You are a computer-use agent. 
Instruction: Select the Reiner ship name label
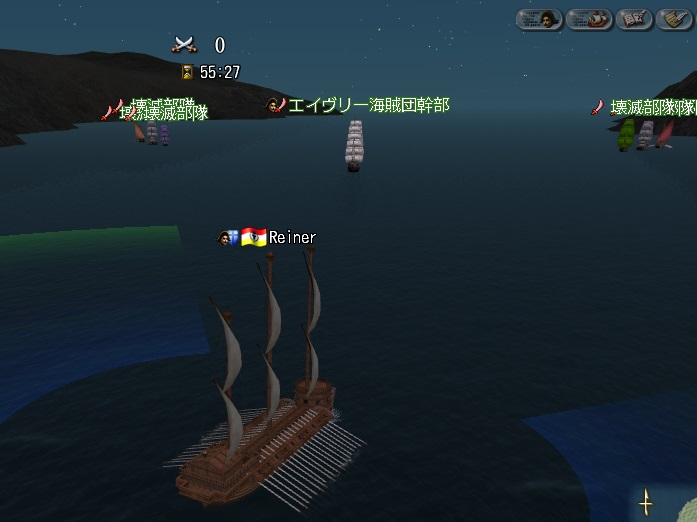click(x=292, y=238)
